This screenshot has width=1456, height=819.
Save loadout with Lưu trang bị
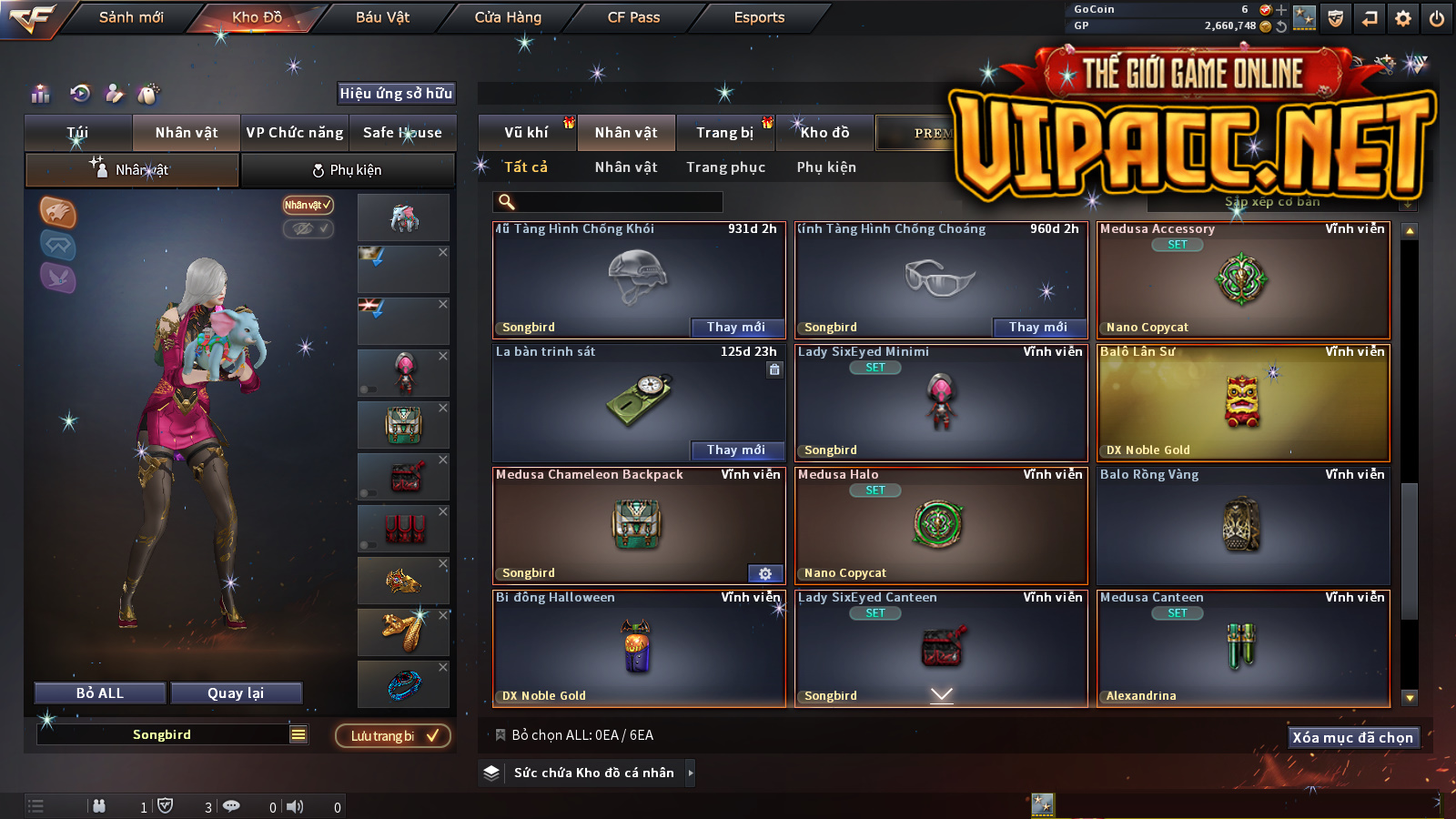(393, 736)
